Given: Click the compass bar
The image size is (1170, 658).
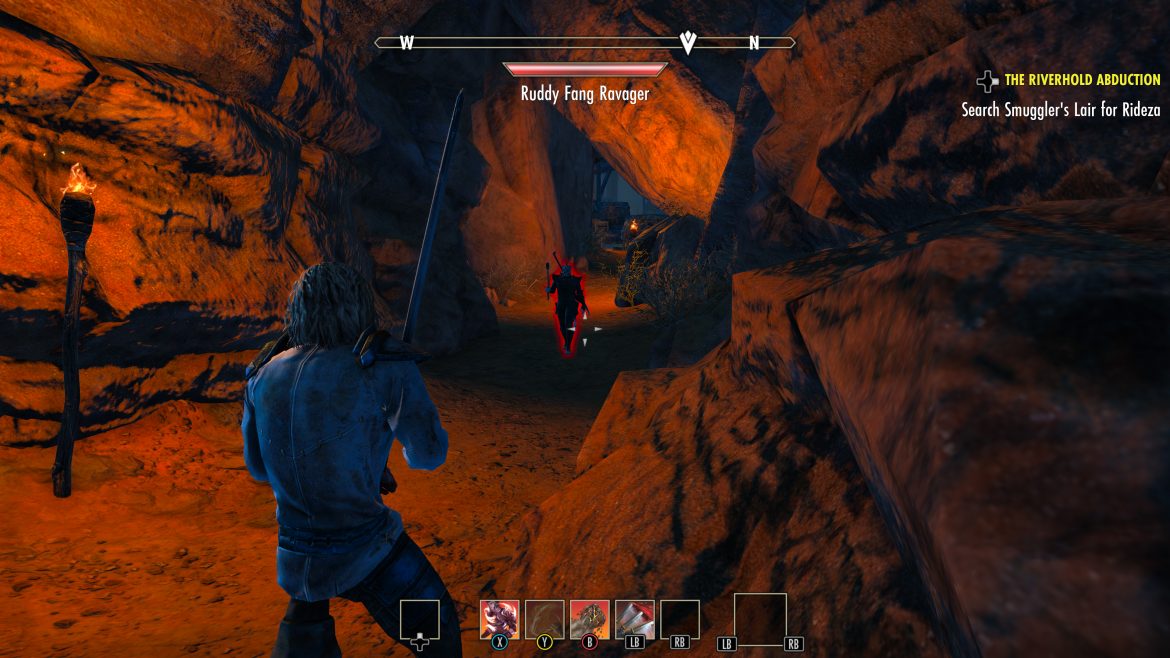Looking at the screenshot, I should pos(585,43).
